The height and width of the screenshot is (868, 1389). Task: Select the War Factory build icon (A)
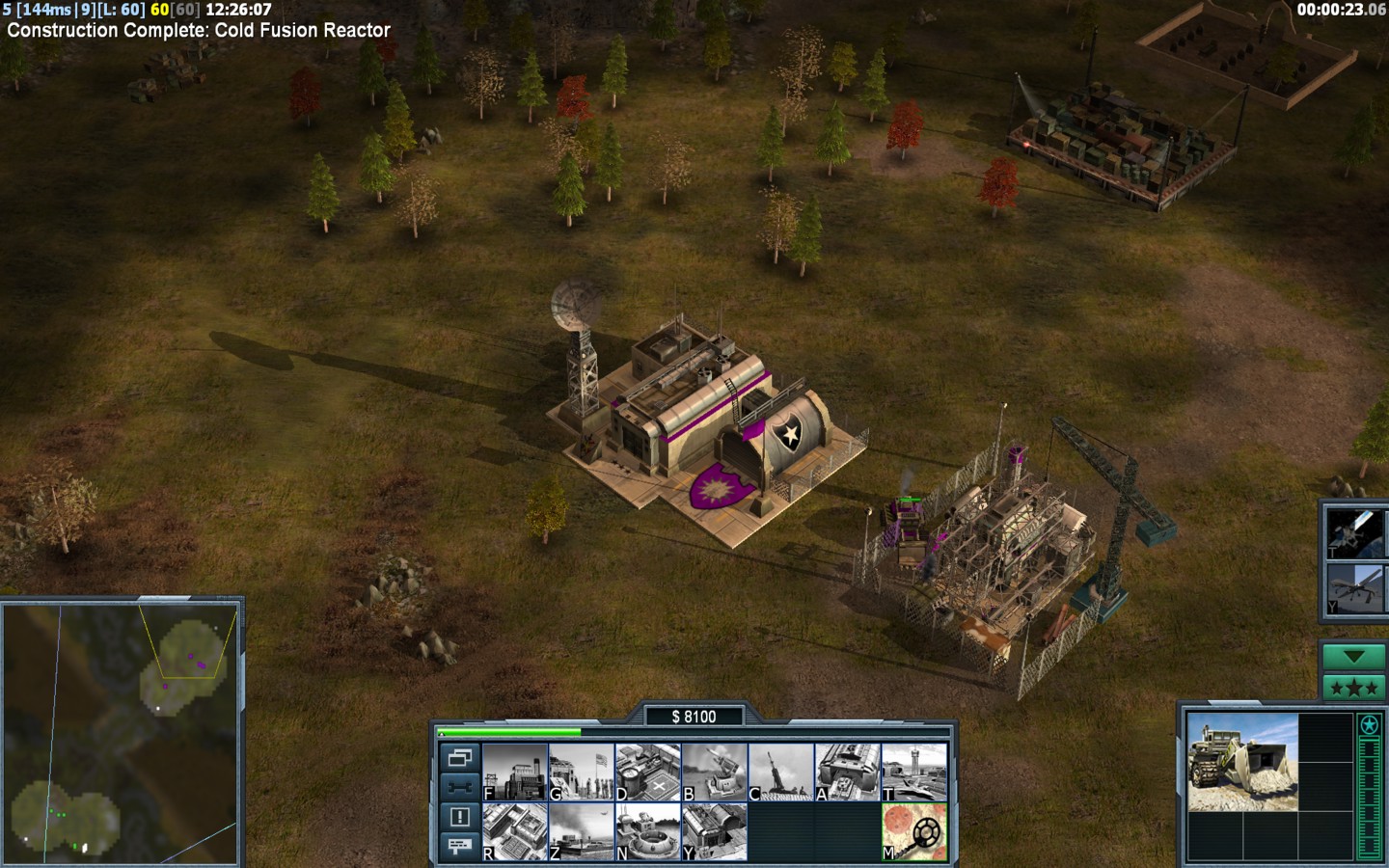pos(848,772)
